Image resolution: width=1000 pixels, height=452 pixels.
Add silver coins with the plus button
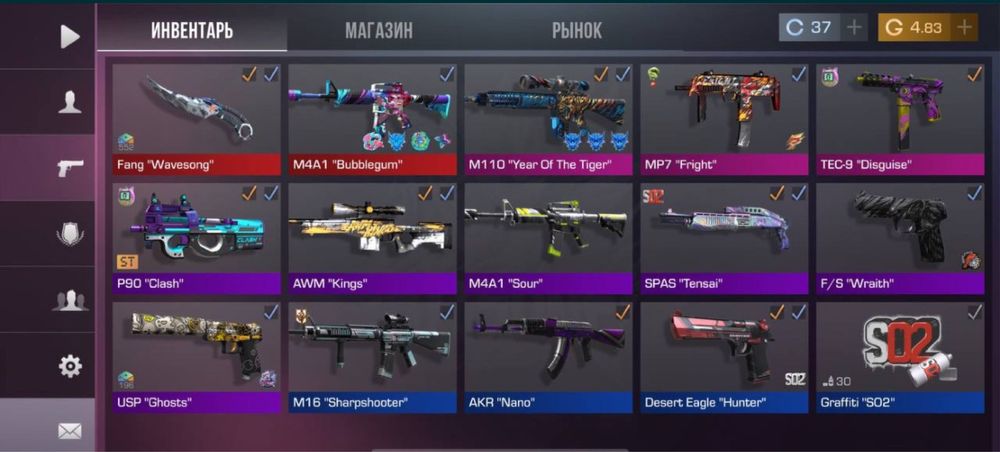point(854,28)
